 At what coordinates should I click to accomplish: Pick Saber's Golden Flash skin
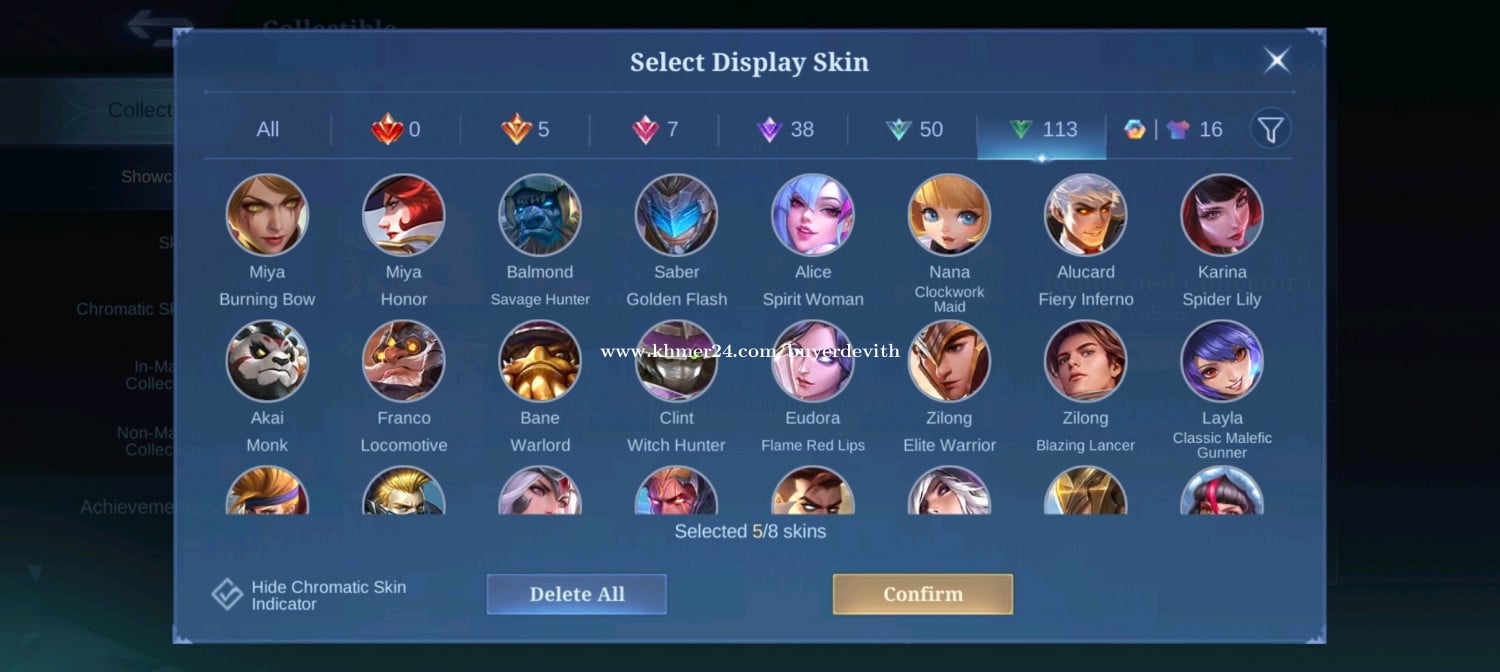[x=676, y=215]
